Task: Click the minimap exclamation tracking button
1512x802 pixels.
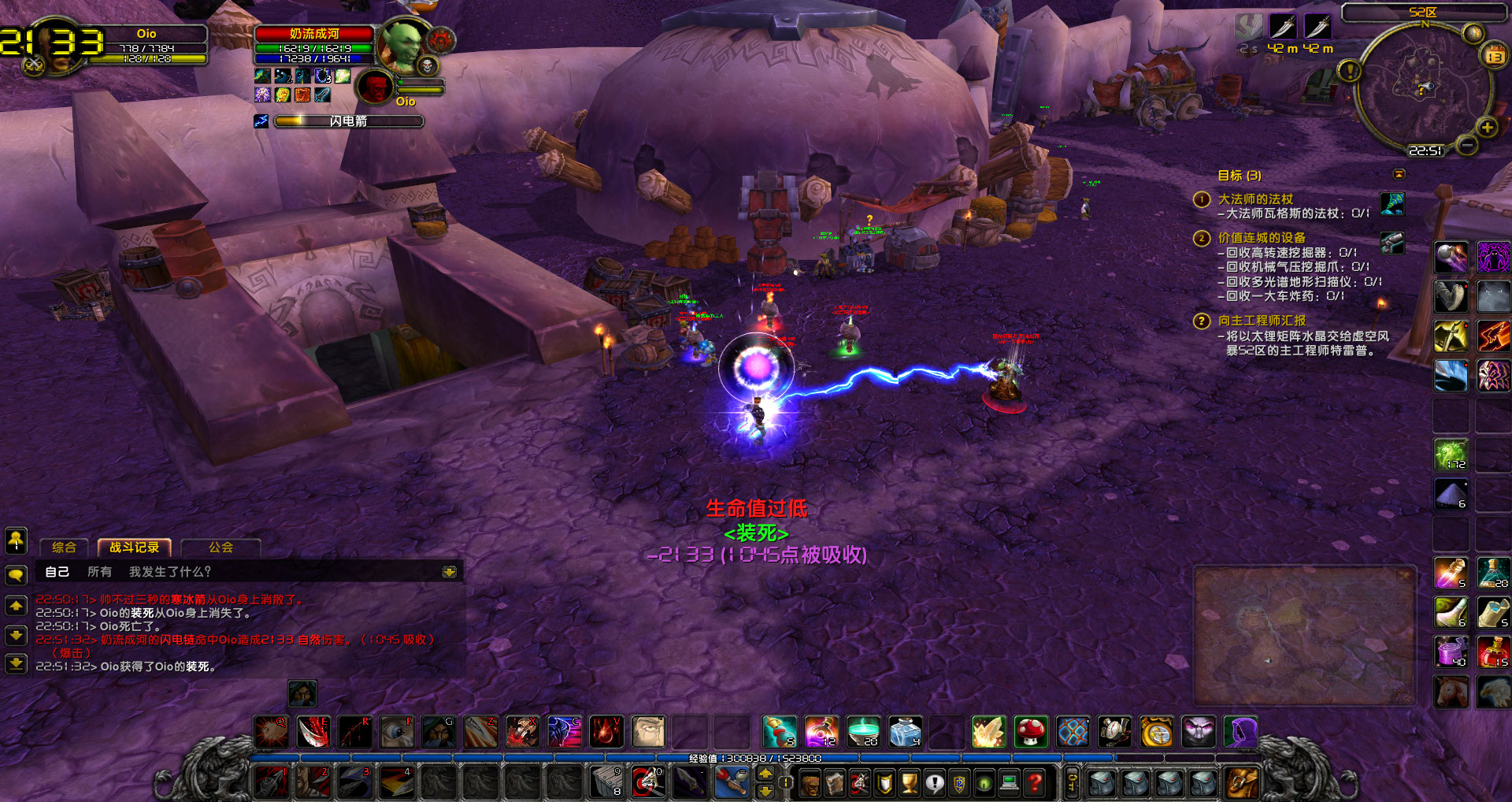Action: (1349, 72)
